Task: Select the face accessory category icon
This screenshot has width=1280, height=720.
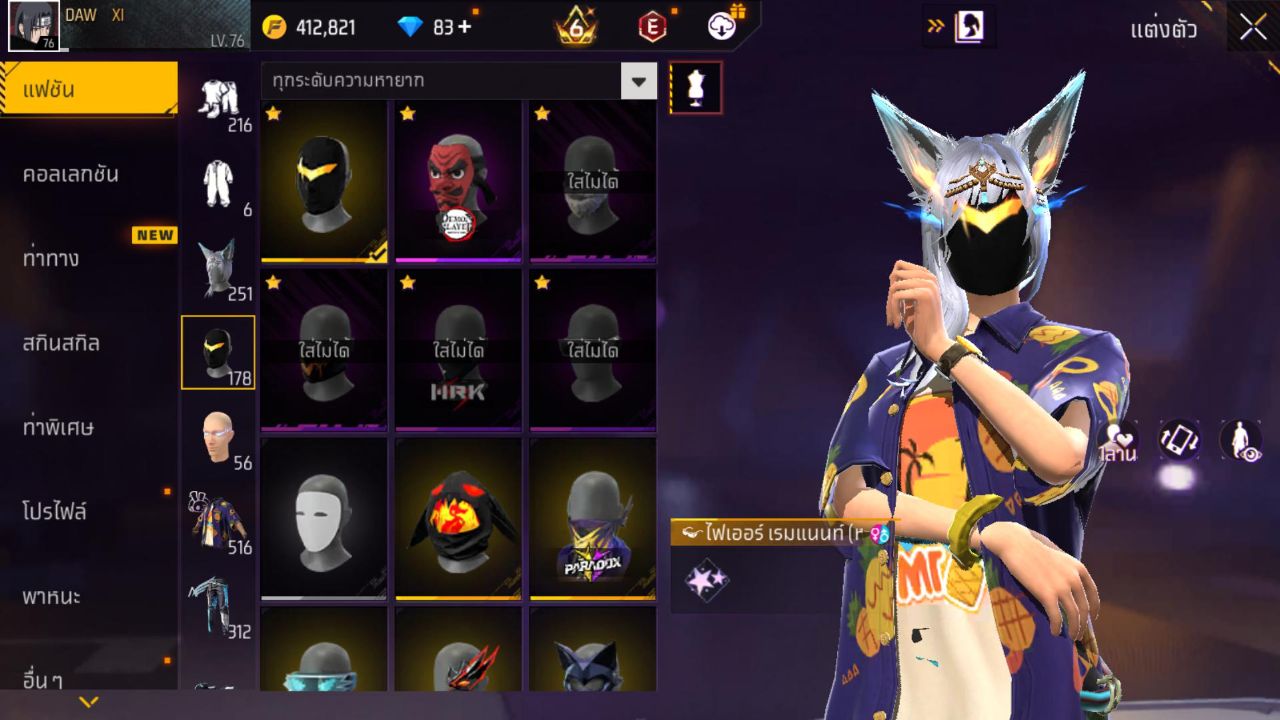Action: coord(219,435)
